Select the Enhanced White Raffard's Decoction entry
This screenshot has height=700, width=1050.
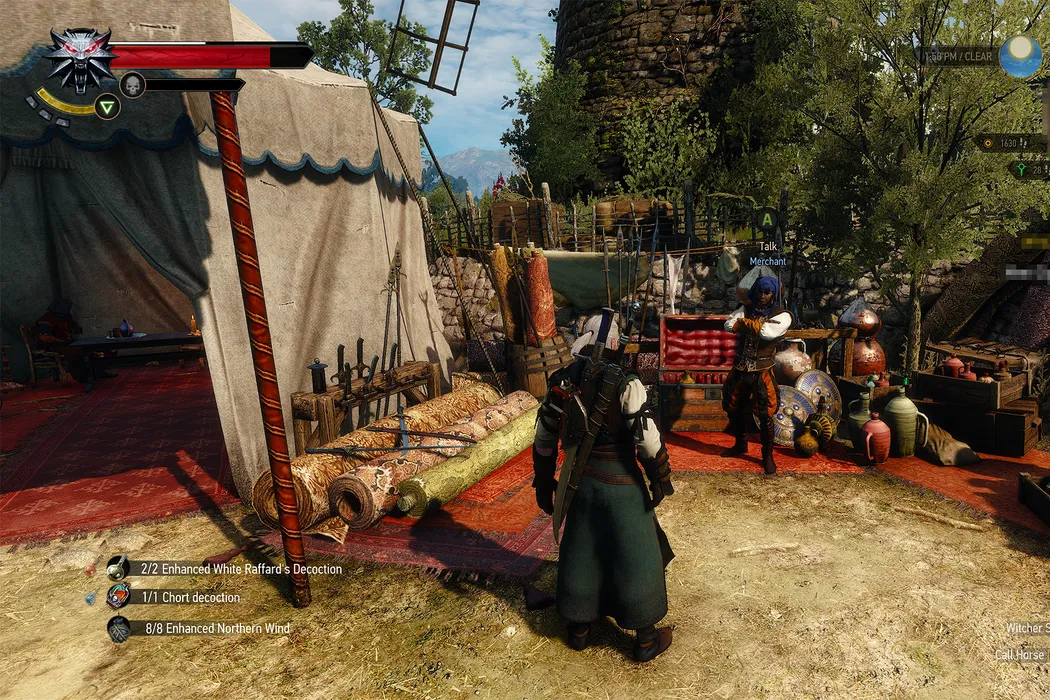(234, 569)
